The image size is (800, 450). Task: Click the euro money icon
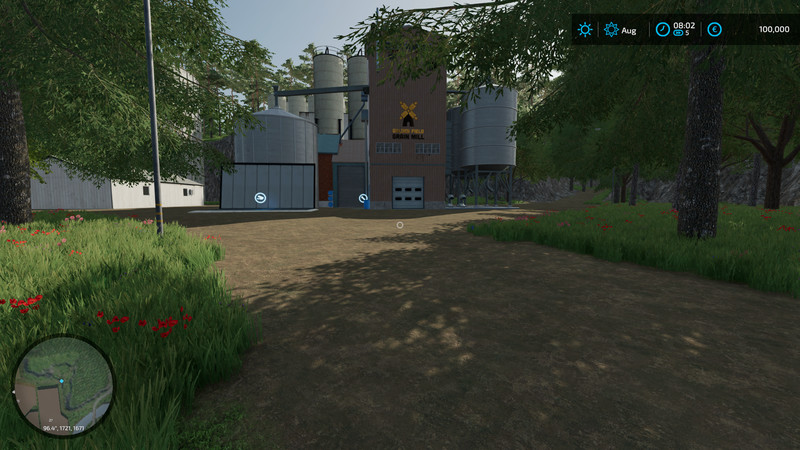[x=714, y=30]
